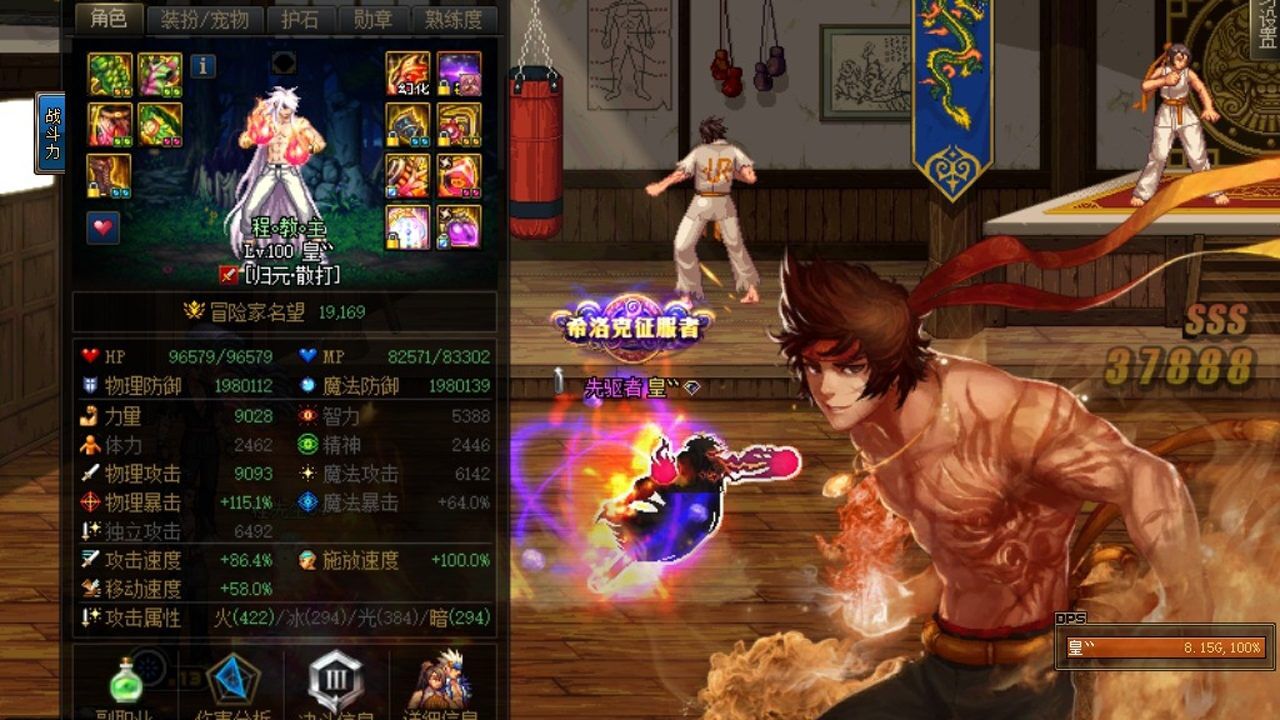Image resolution: width=1280 pixels, height=720 pixels.
Task: Click the 护石 tab in the character window
Action: click(300, 22)
